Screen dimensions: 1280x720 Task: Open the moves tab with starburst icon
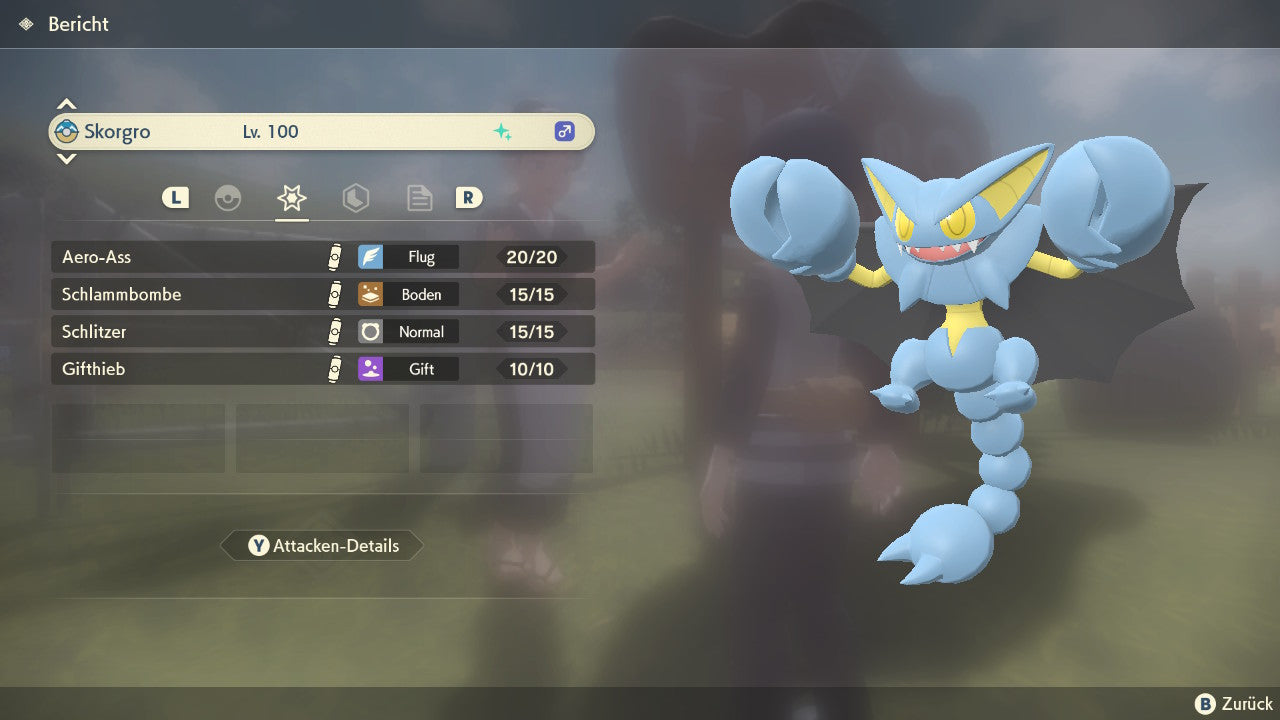pos(292,198)
